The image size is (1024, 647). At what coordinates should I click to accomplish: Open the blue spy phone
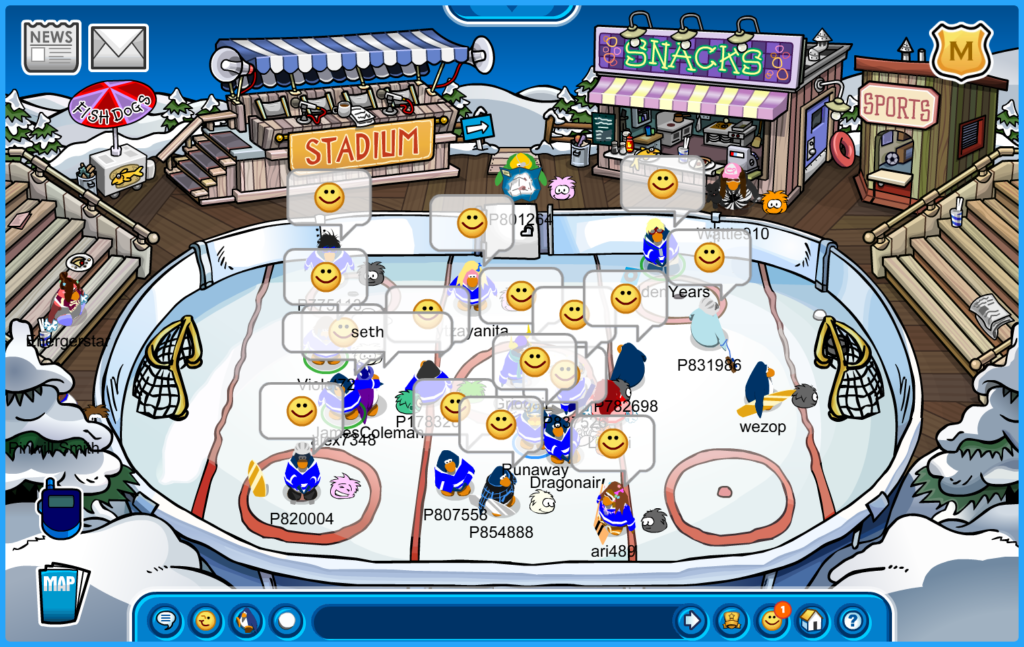click(x=59, y=507)
